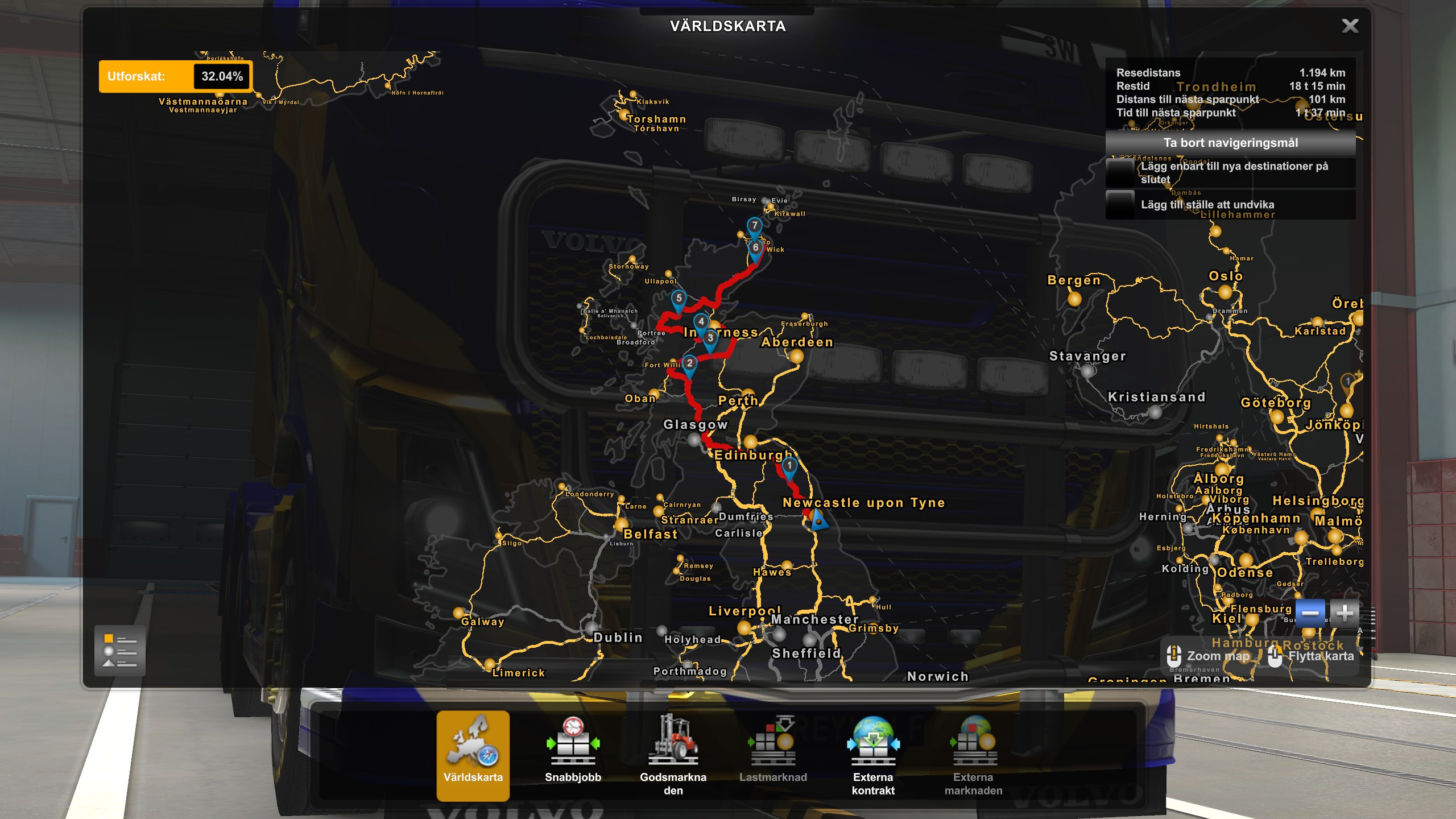Close the Världskarta window
1456x819 pixels.
pyautogui.click(x=1350, y=26)
